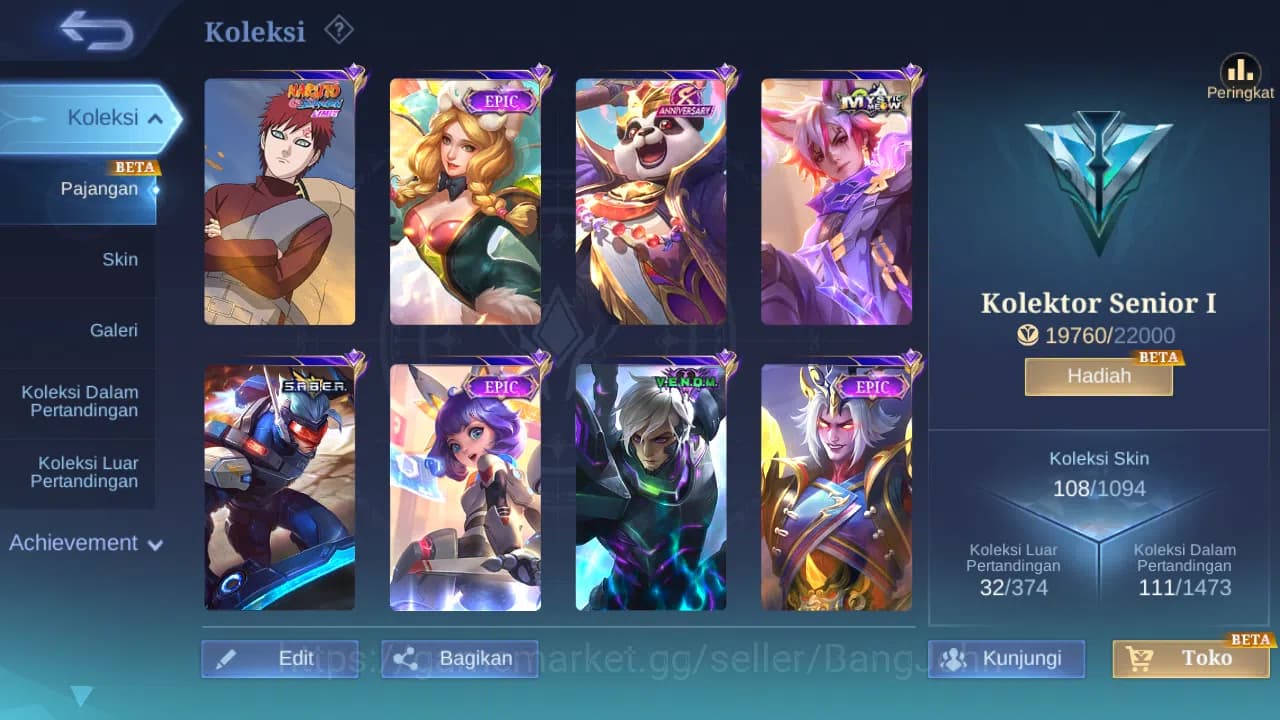Open the Skin section in the sidebar

pos(120,259)
